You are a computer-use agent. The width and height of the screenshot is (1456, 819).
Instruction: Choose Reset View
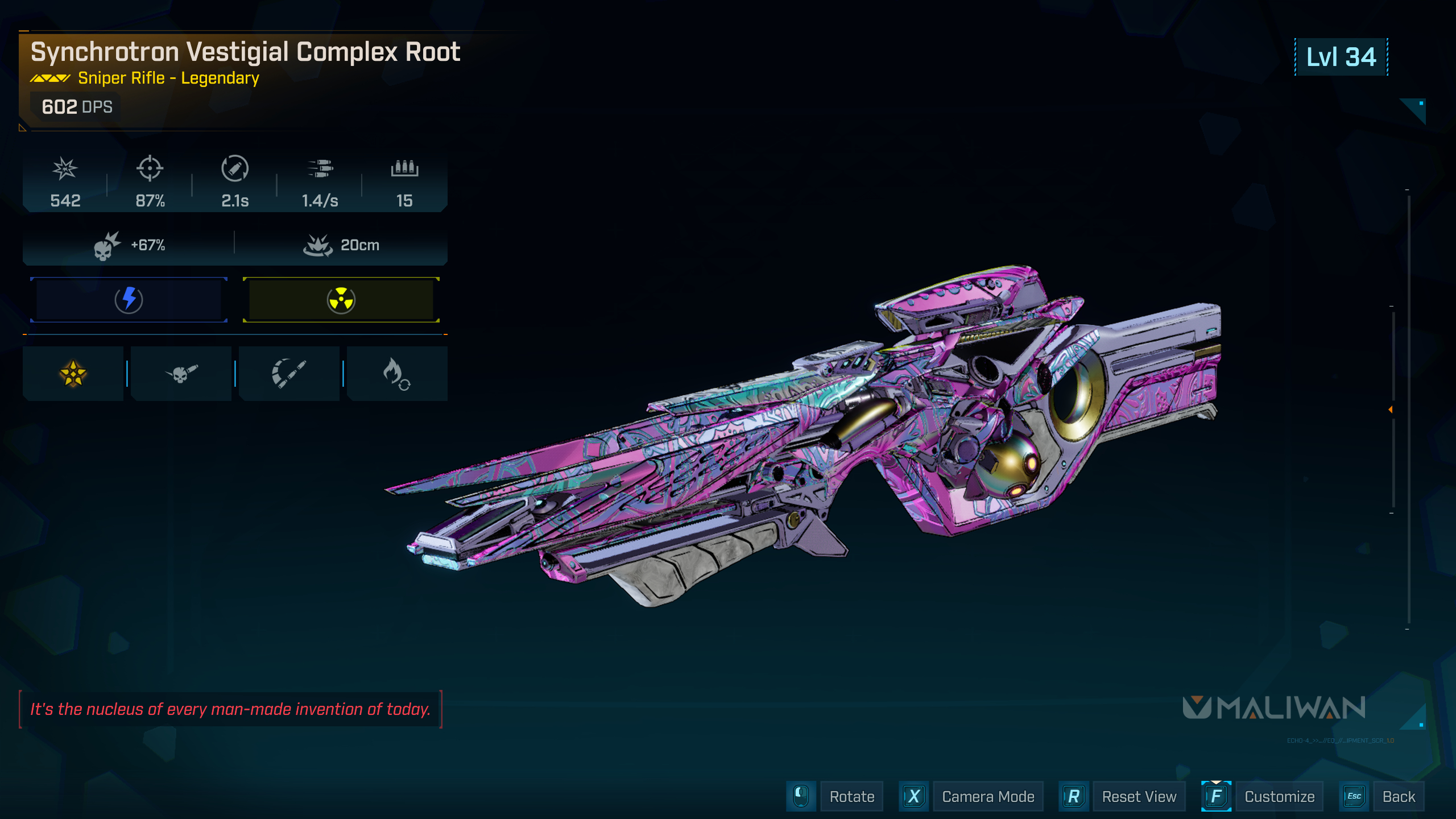(1139, 796)
